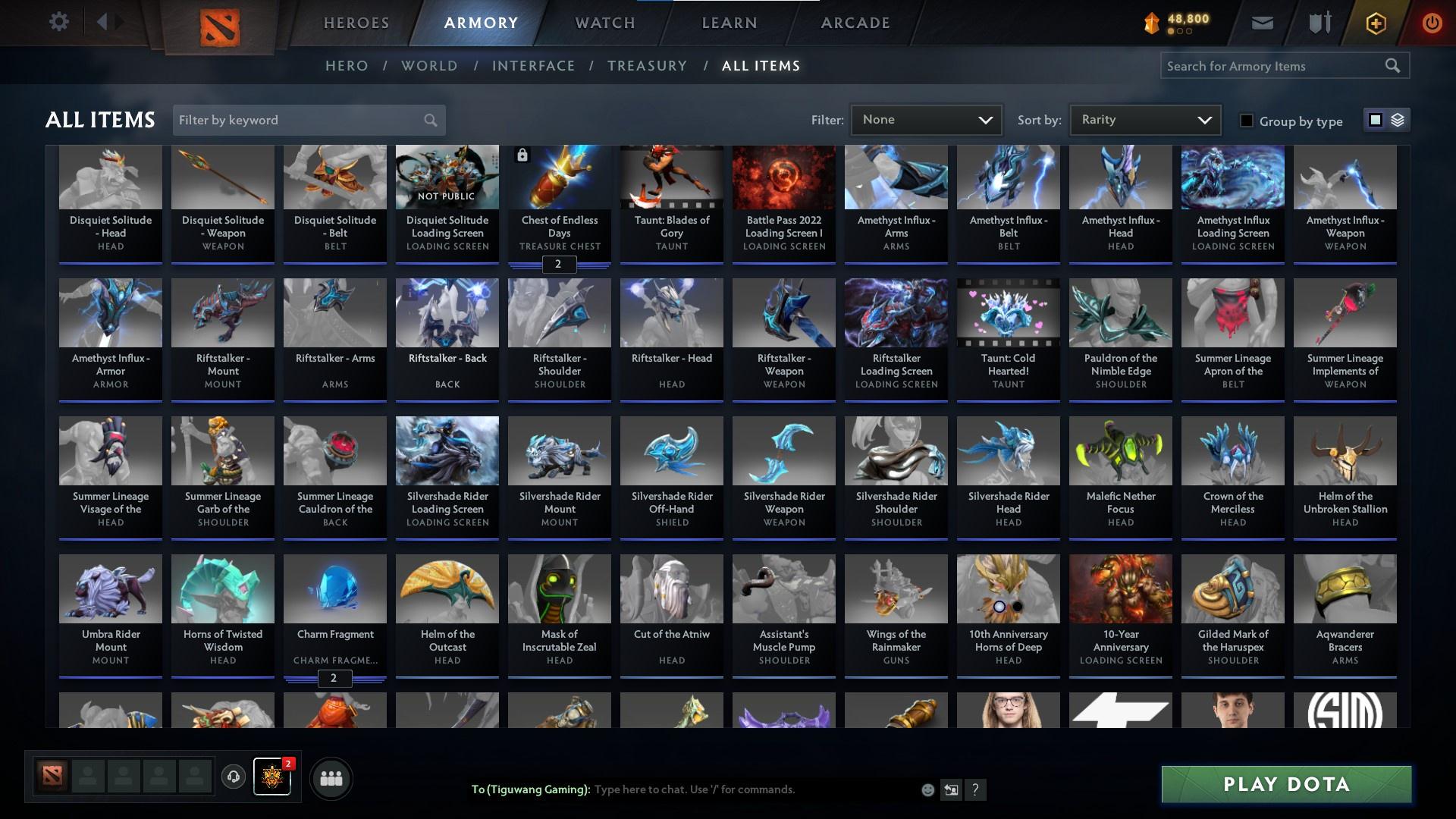Toggle the grid view display mode
This screenshot has height=819, width=1456.
click(1375, 120)
